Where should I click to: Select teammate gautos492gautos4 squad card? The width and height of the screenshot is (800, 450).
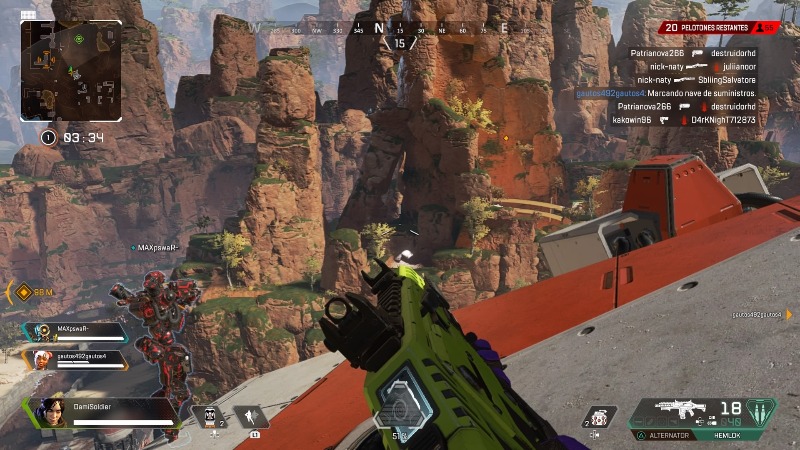[77, 357]
